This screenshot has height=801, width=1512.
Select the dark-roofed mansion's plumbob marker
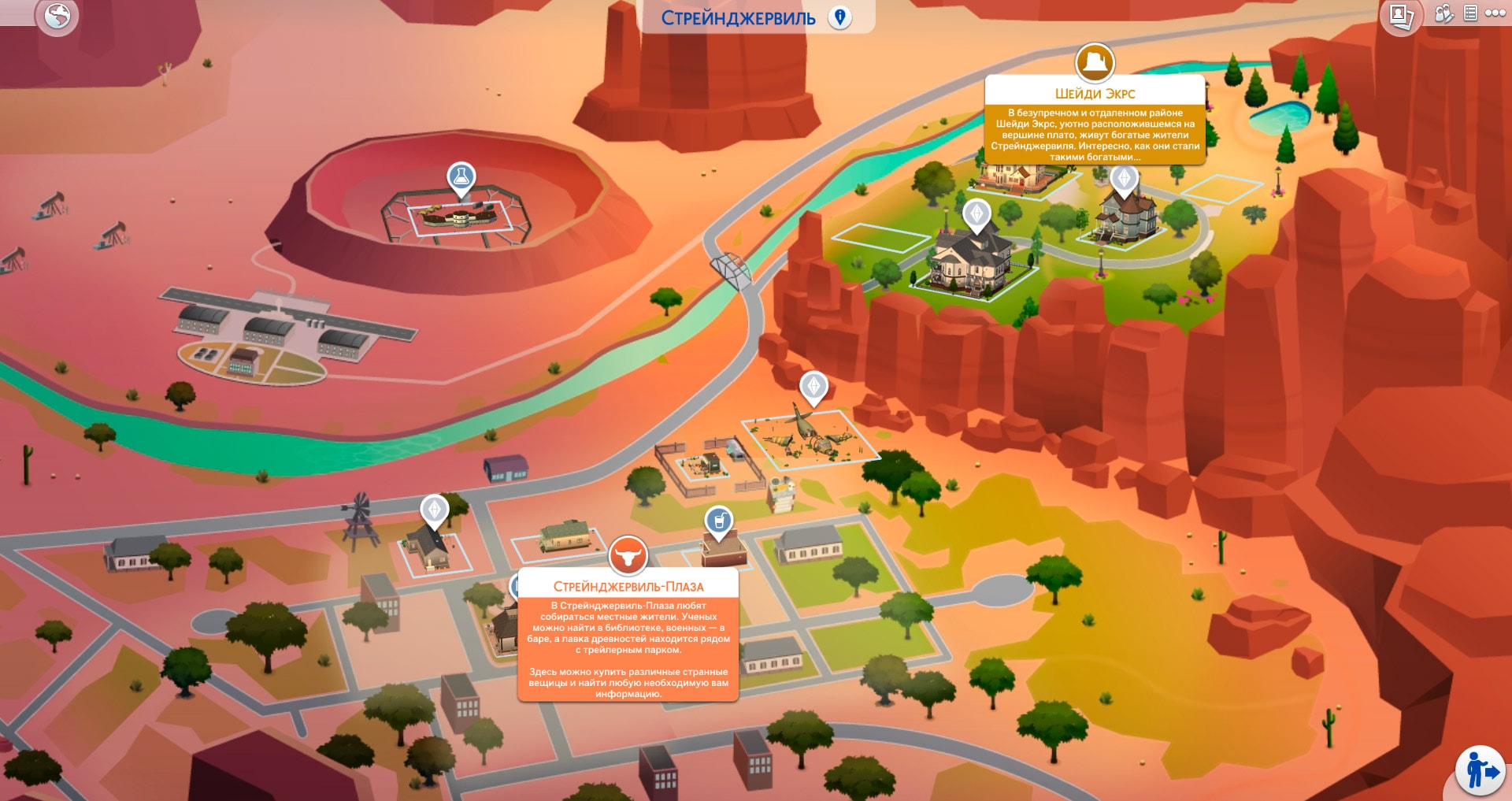(976, 213)
